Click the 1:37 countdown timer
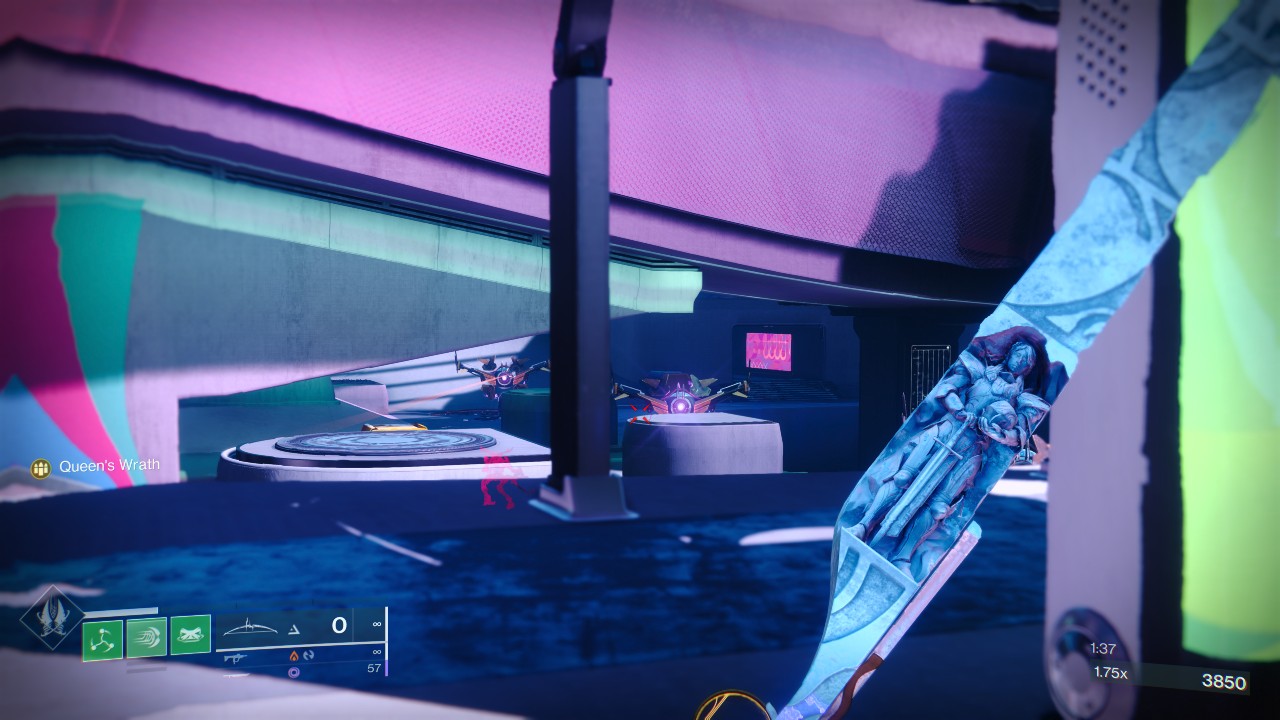Image resolution: width=1280 pixels, height=720 pixels. [x=1103, y=648]
